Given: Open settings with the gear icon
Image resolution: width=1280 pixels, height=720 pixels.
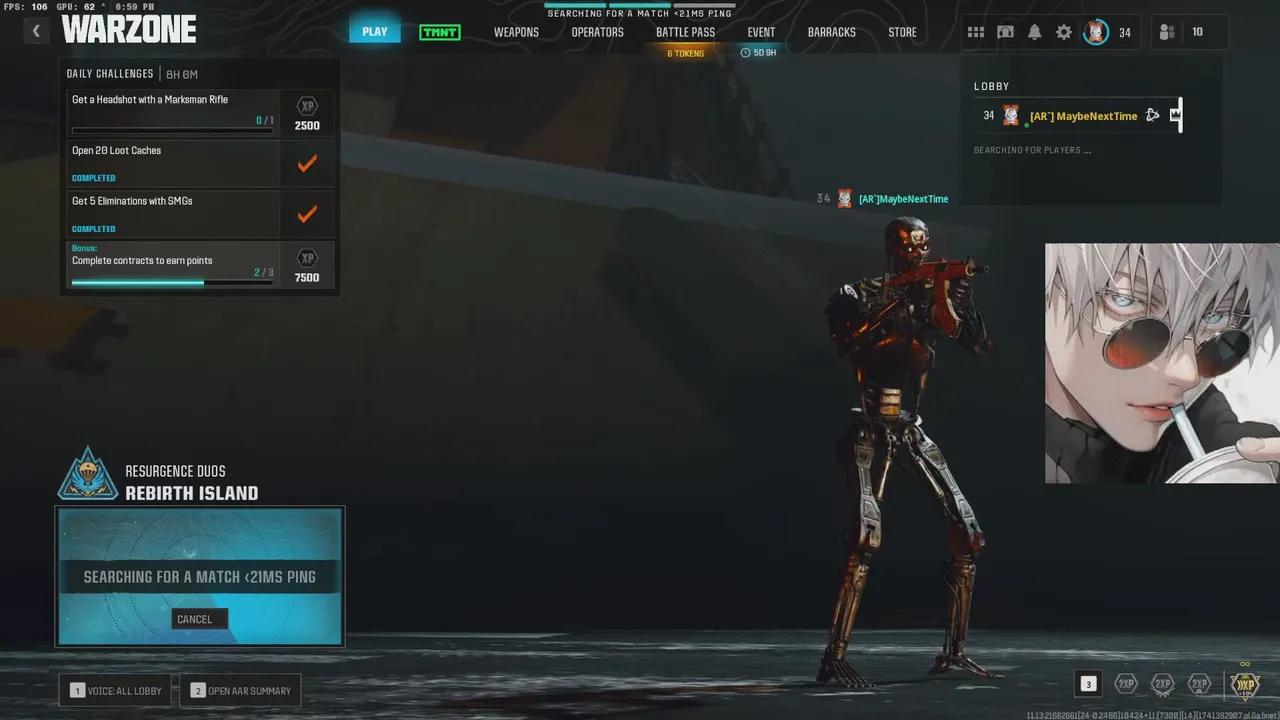Looking at the screenshot, I should point(1064,32).
